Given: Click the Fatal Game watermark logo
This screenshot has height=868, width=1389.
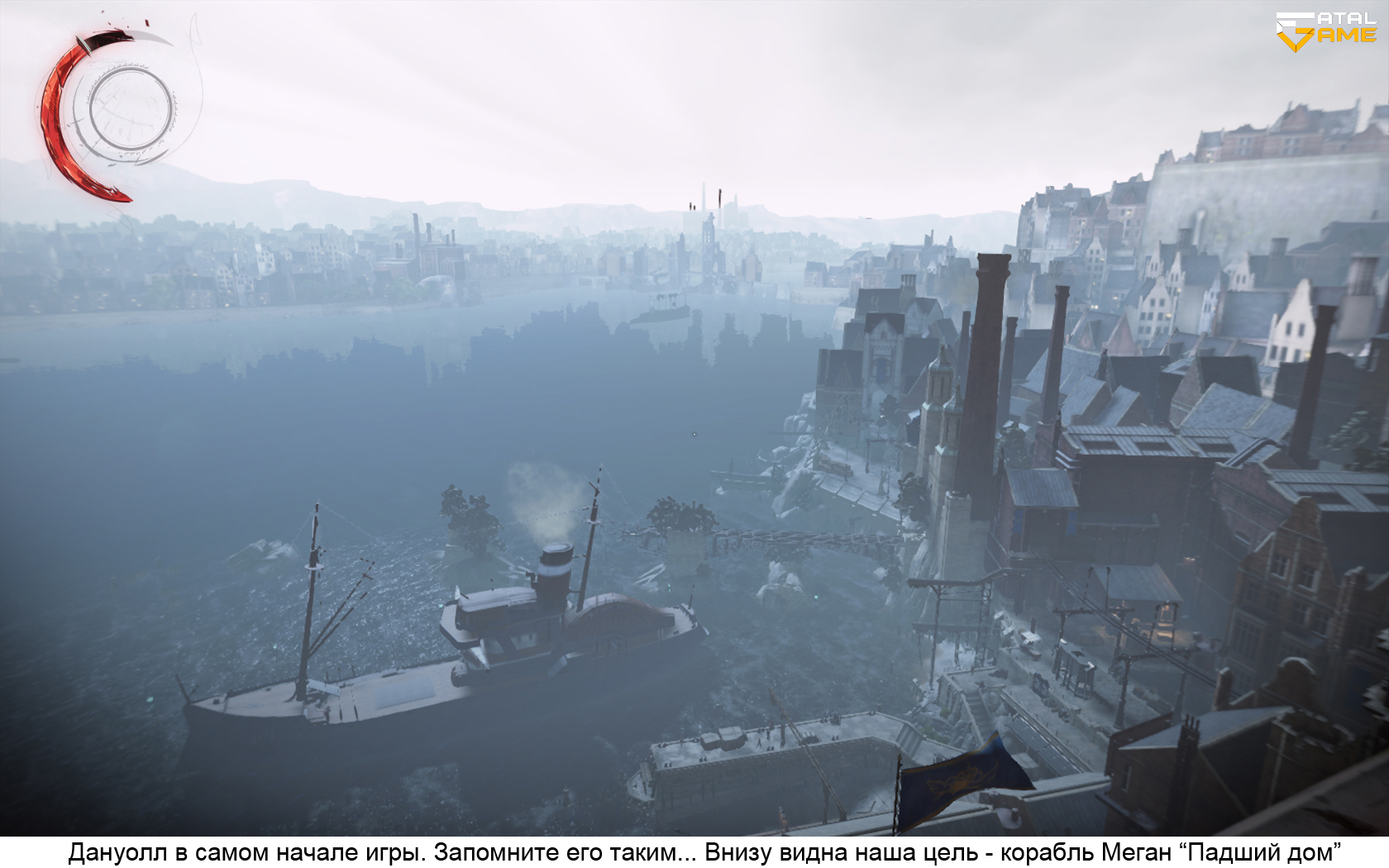Looking at the screenshot, I should (1325, 30).
